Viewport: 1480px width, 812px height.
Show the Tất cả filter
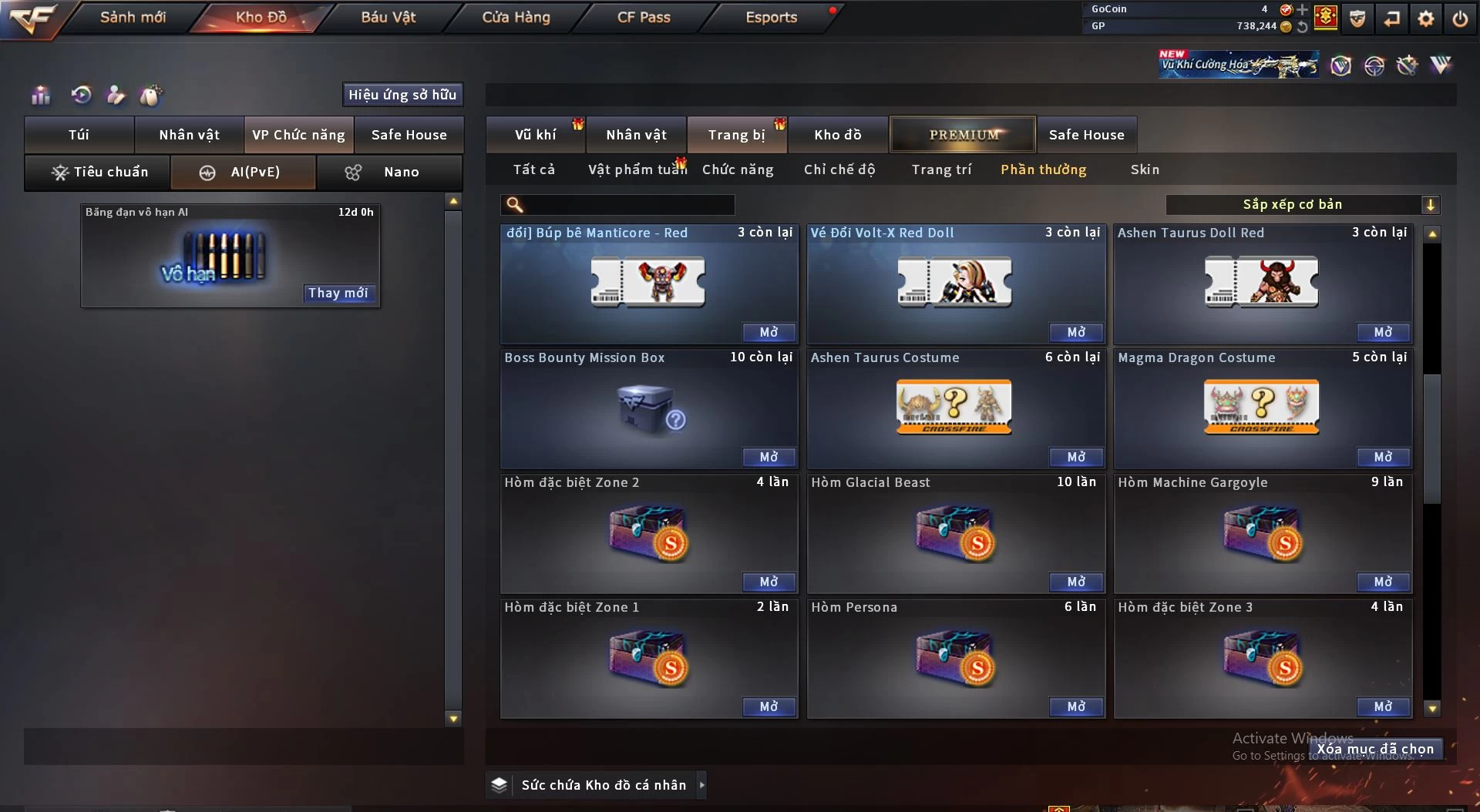(x=534, y=169)
